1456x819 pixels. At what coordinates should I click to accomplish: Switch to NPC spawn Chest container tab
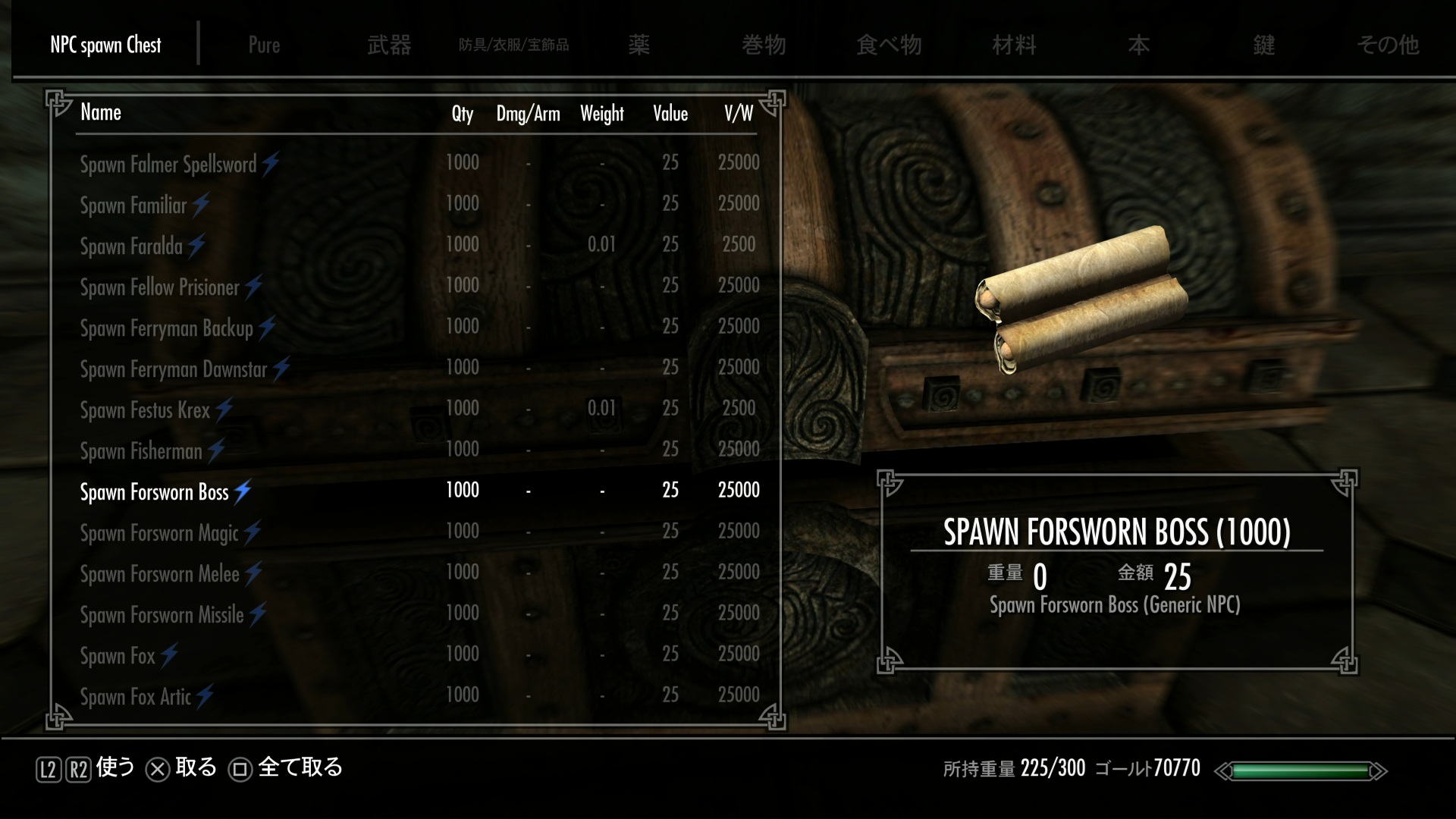(x=105, y=45)
